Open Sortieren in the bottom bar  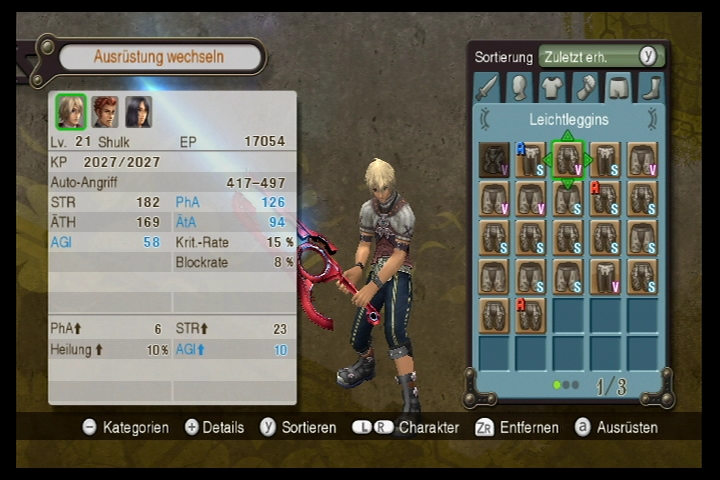(x=298, y=427)
